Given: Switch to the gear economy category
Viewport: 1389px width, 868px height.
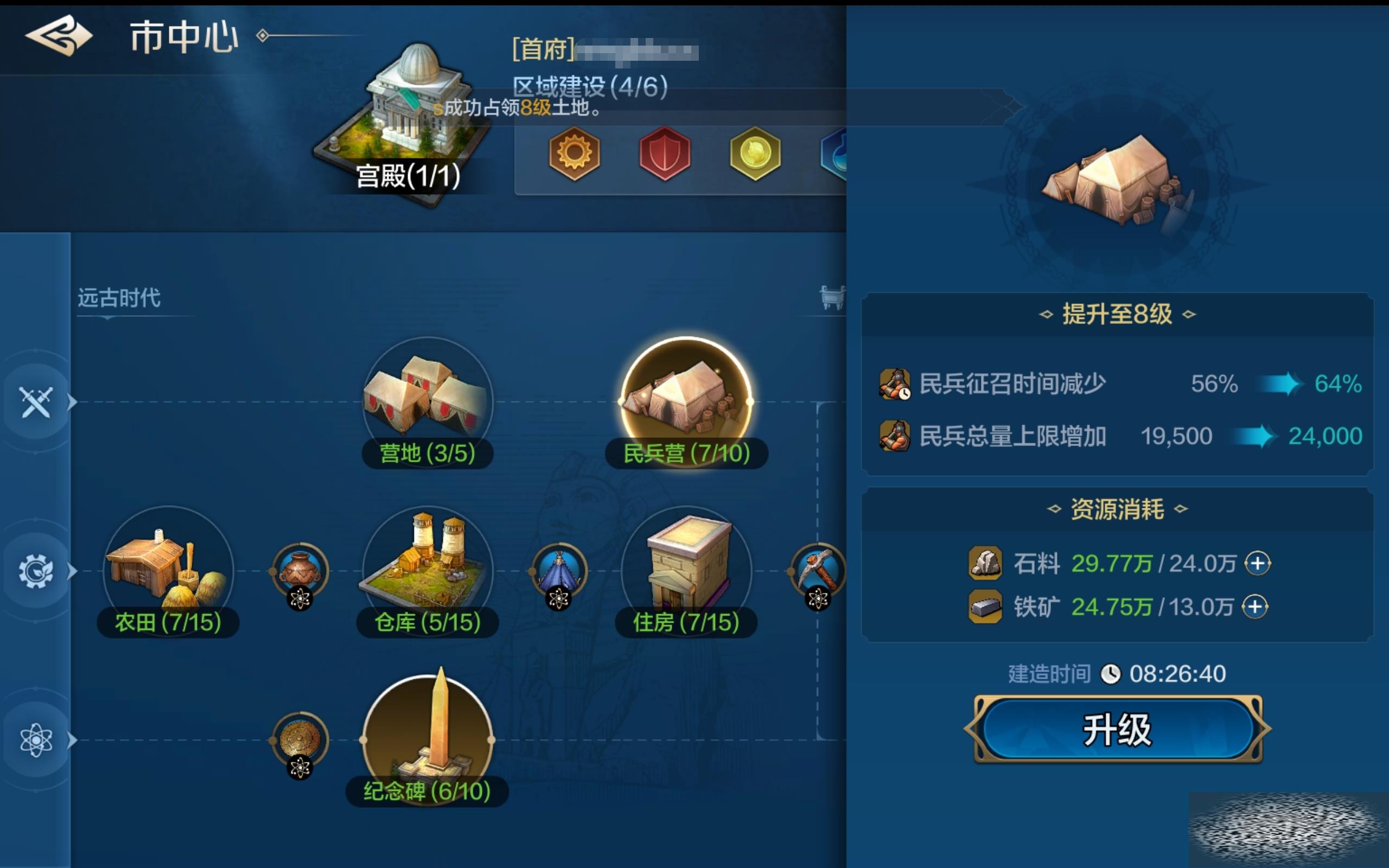Looking at the screenshot, I should click(x=36, y=571).
